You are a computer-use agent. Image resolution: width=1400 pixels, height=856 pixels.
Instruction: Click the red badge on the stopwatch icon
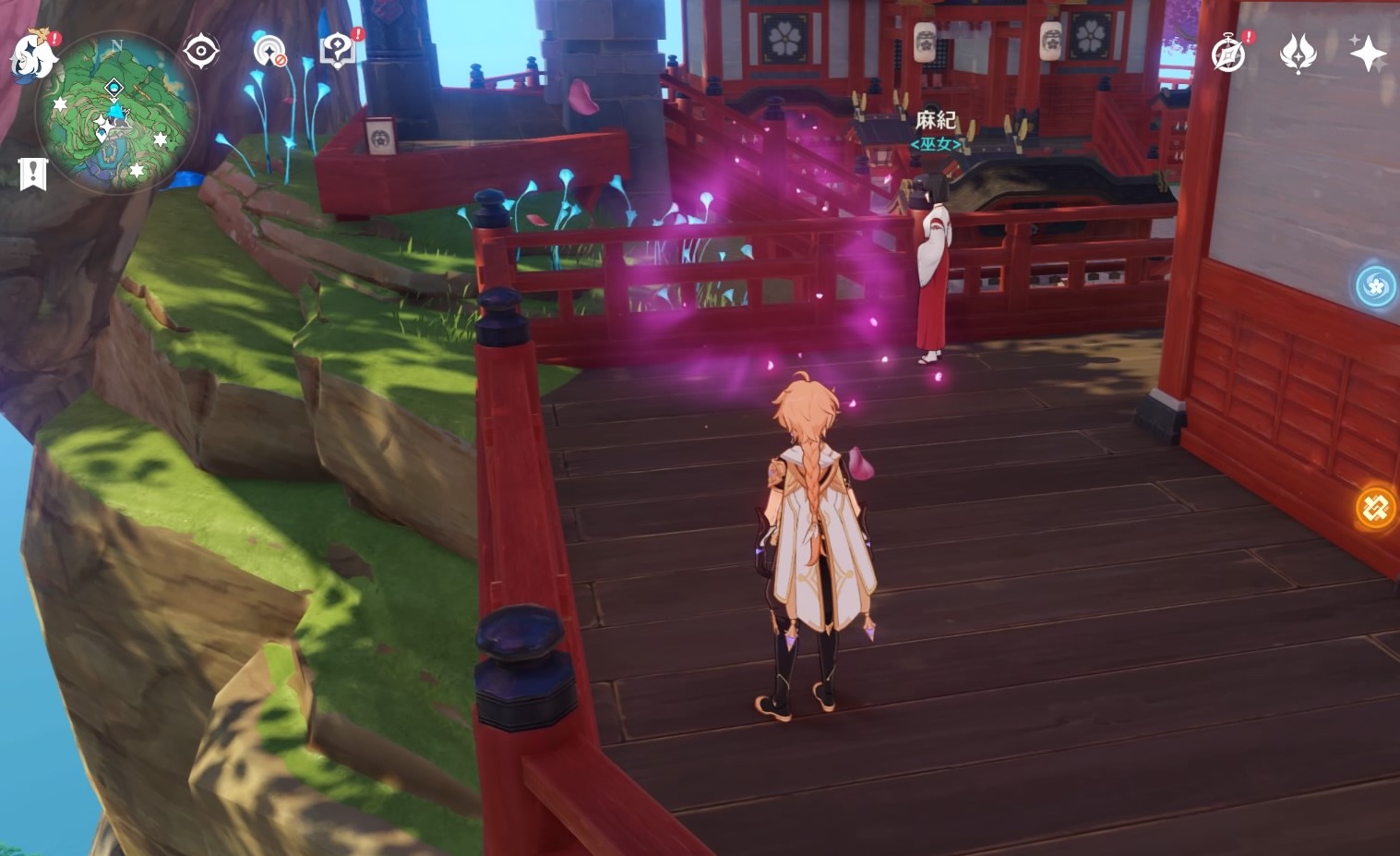pos(1248,39)
